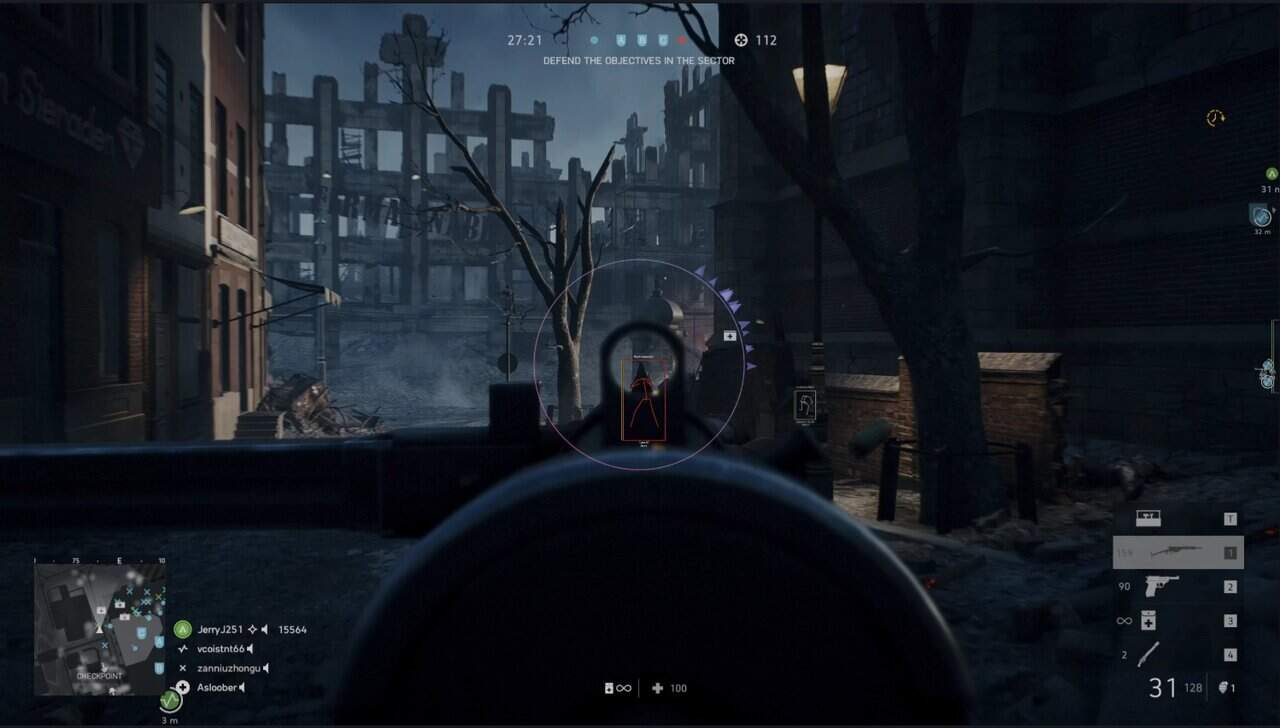
Task: Click the objective A shield marker at top
Action: click(x=619, y=41)
